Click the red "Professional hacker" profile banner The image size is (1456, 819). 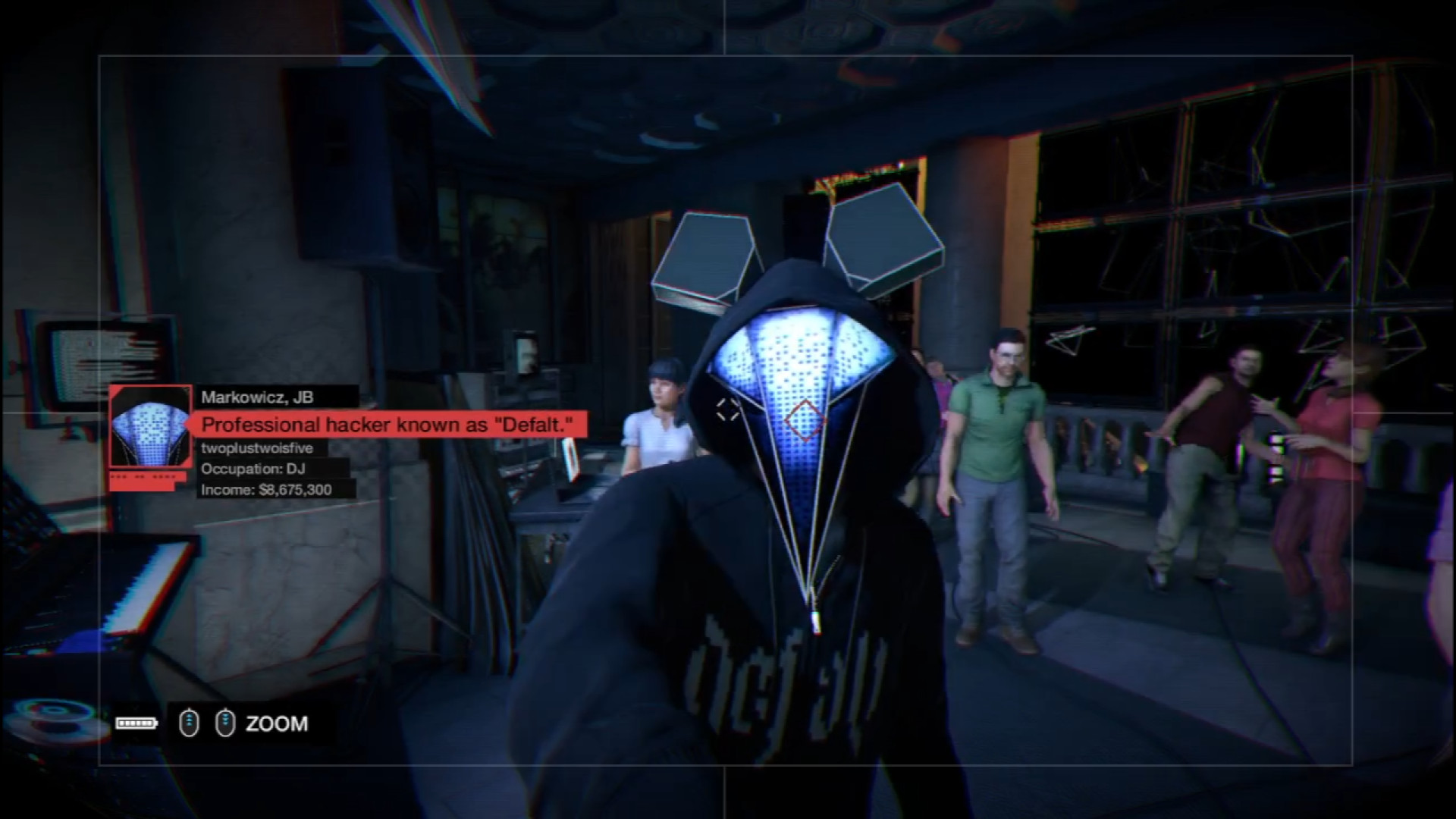(x=387, y=424)
